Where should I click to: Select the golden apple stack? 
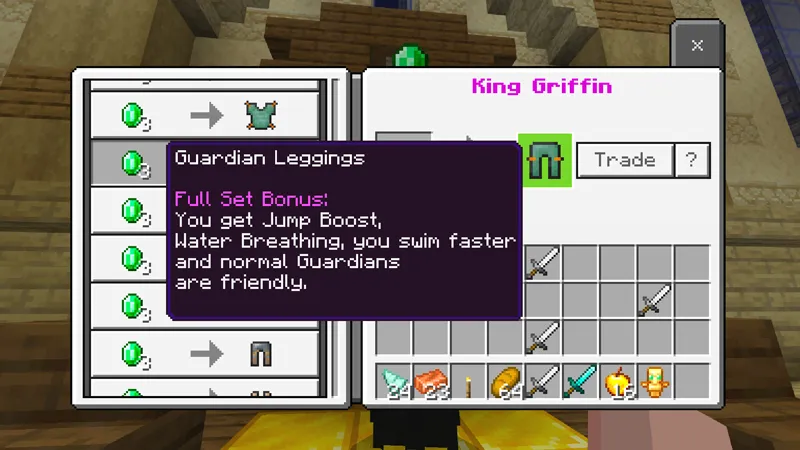tap(618, 381)
